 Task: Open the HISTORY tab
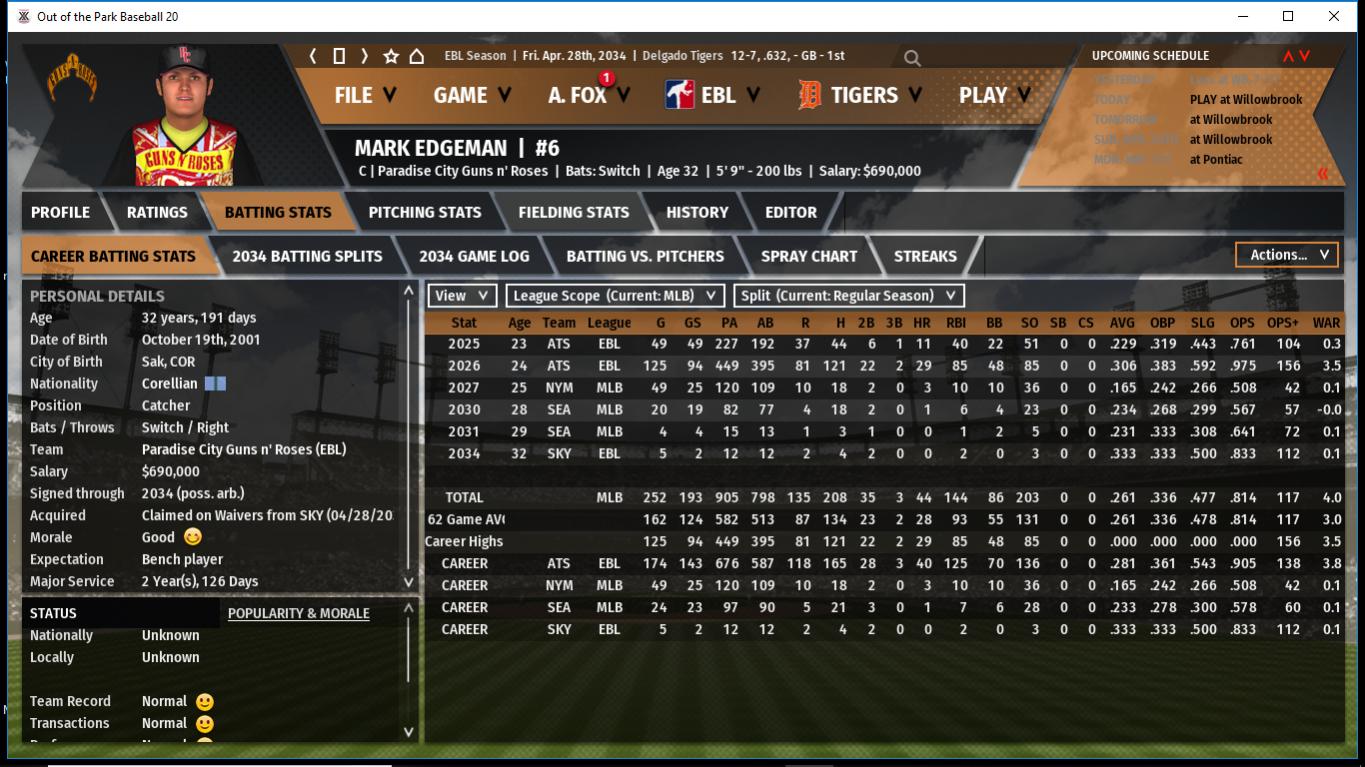(x=697, y=212)
